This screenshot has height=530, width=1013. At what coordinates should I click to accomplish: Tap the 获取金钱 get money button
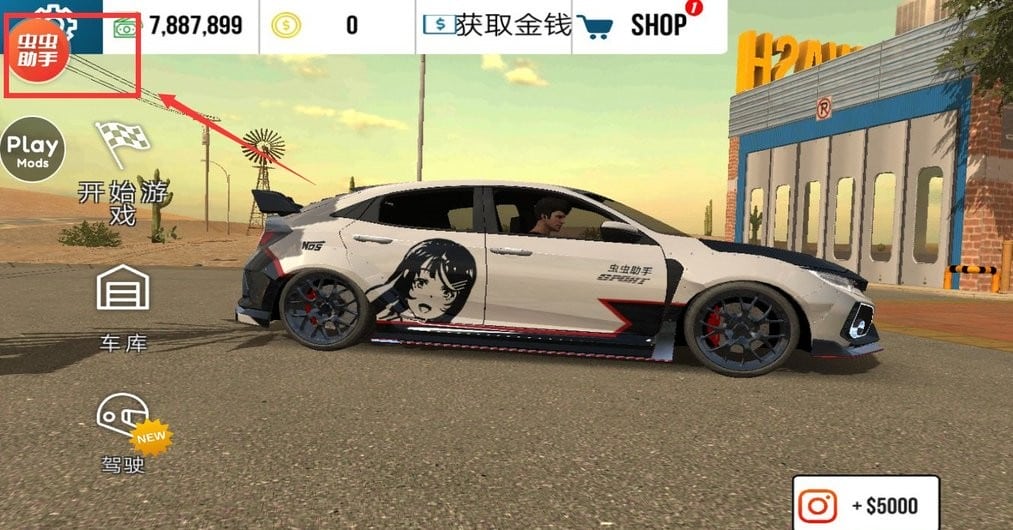[x=496, y=25]
